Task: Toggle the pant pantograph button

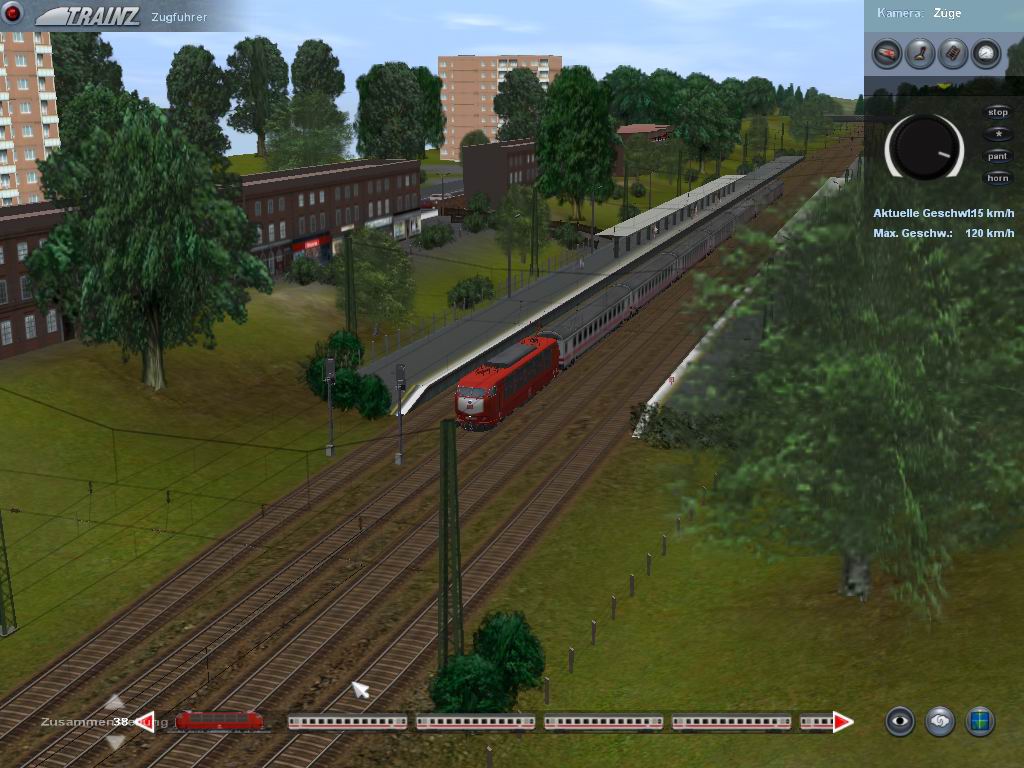Action: click(997, 157)
